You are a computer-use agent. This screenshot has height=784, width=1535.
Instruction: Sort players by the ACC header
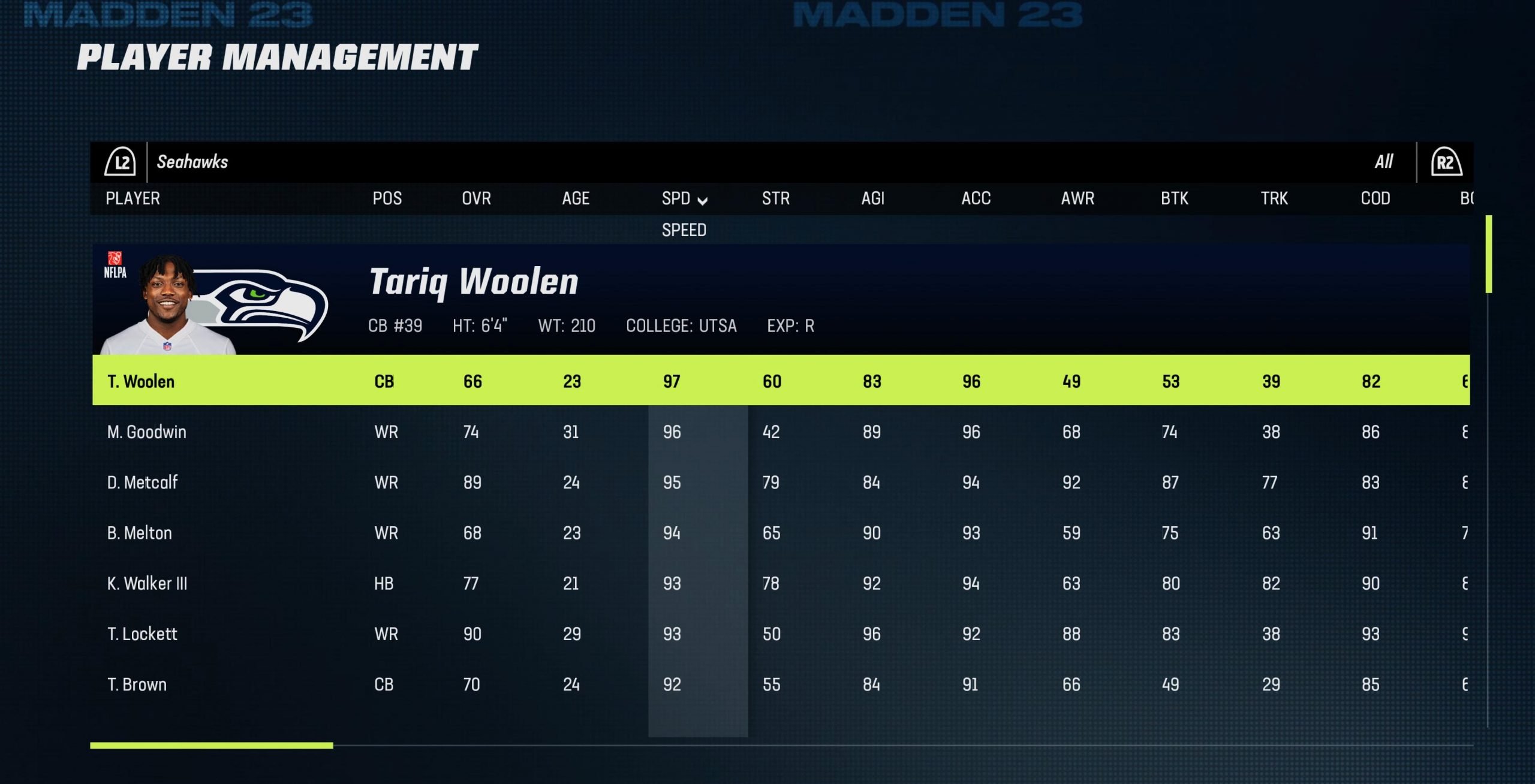coord(976,198)
